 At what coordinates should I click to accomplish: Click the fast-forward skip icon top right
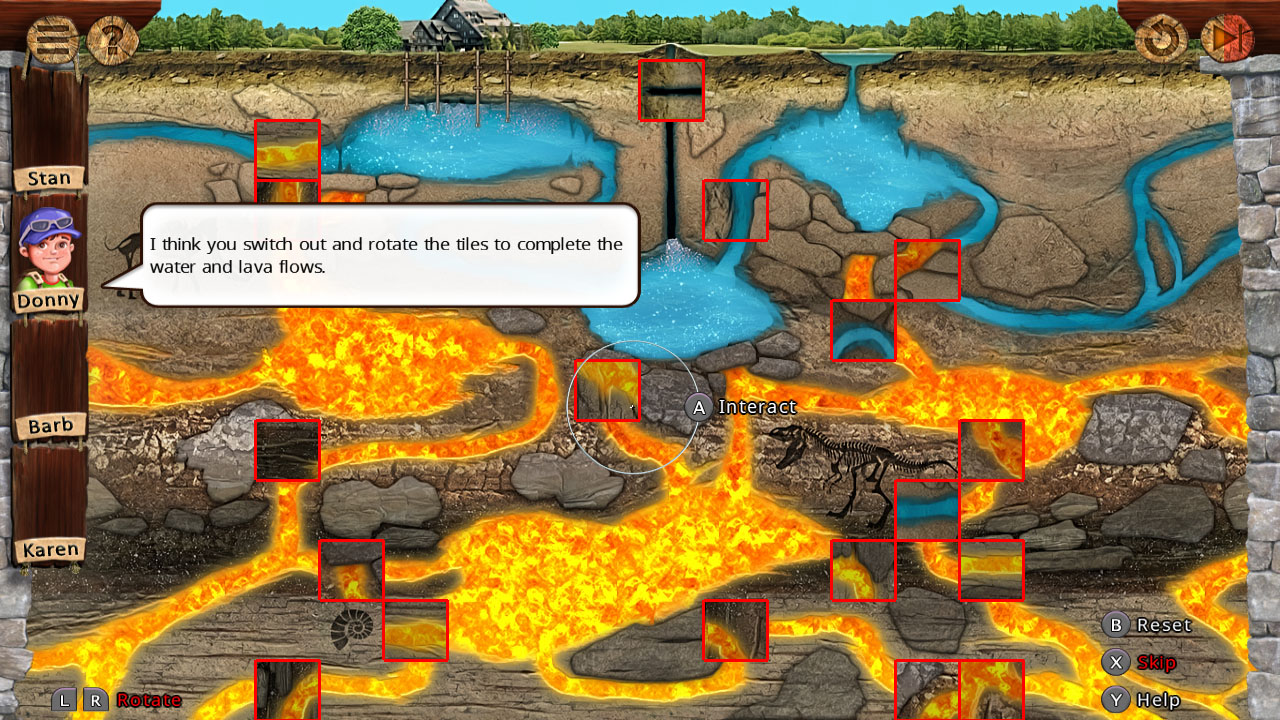pos(1228,40)
